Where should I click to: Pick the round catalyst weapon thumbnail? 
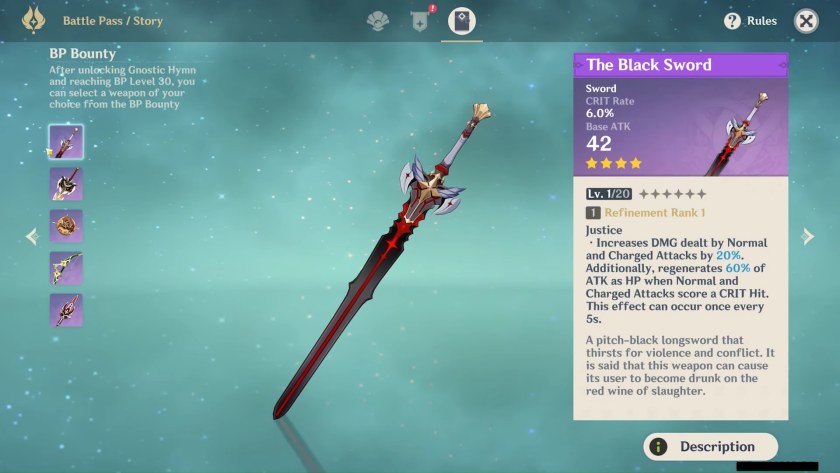click(x=66, y=226)
